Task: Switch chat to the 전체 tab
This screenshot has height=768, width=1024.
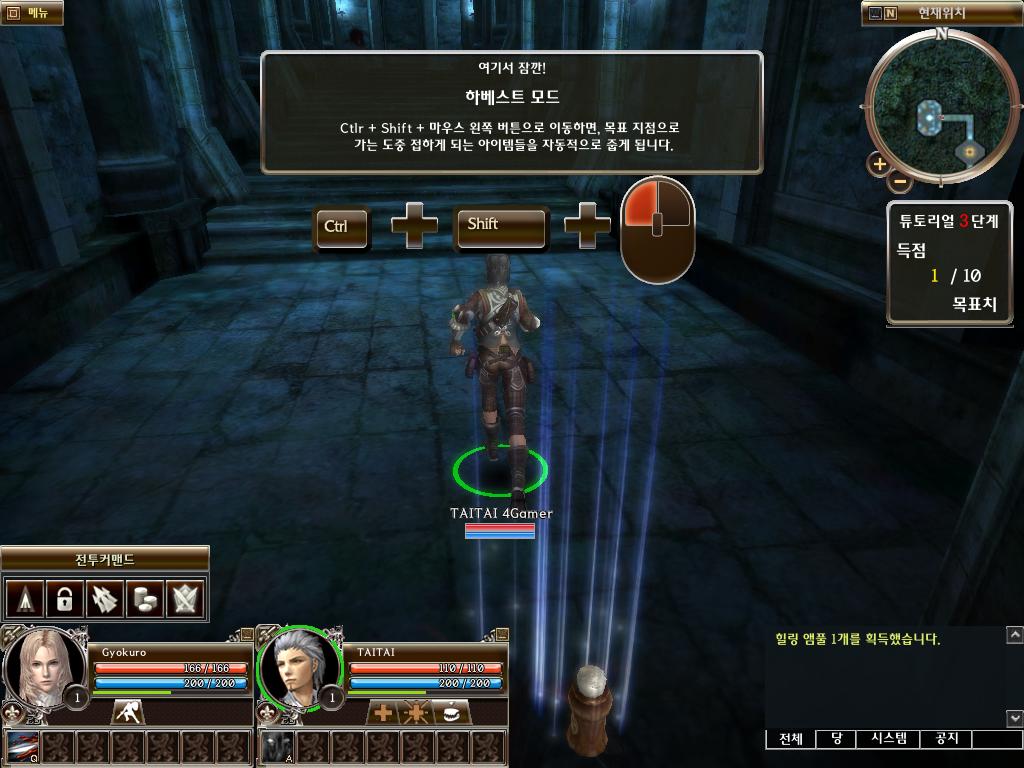Action: click(x=790, y=739)
